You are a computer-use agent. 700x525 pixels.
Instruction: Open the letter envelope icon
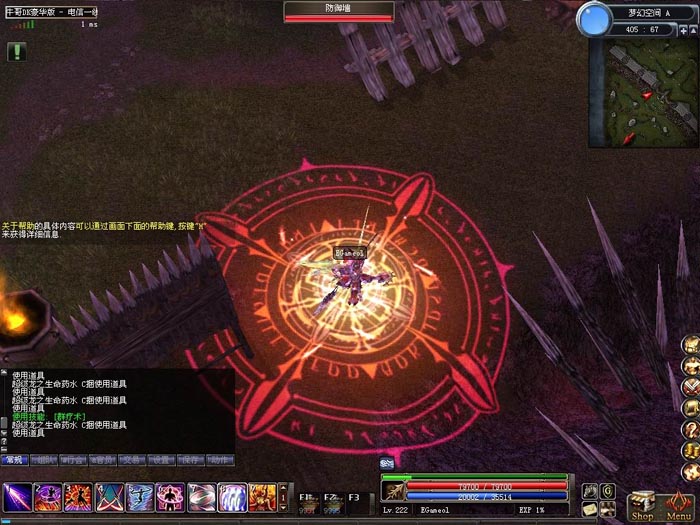[590, 509]
